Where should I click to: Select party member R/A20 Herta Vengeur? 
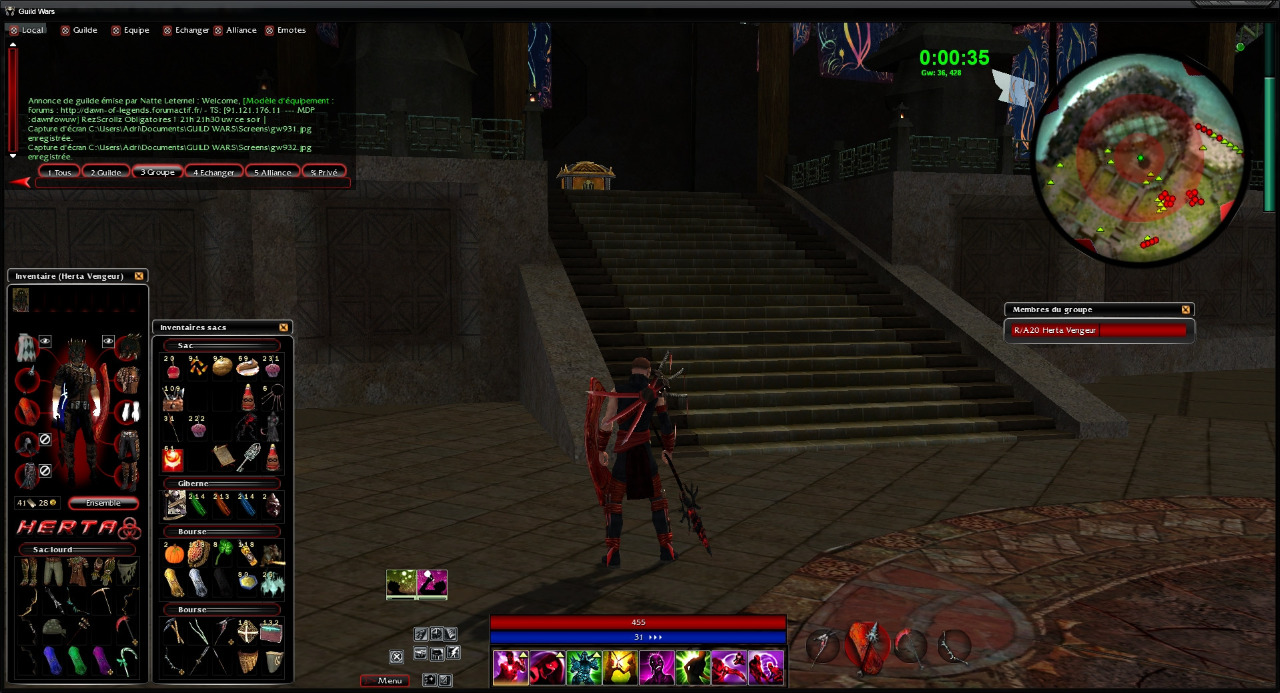point(1099,330)
